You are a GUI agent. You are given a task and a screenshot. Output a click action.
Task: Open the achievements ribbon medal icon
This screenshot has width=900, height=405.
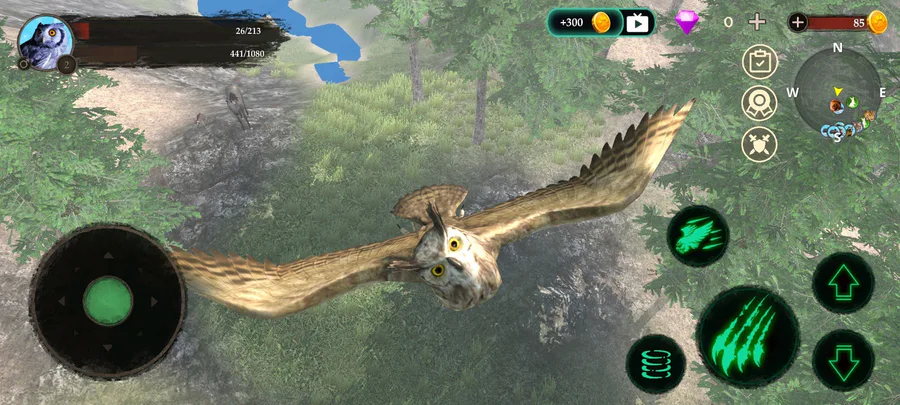[x=760, y=103]
